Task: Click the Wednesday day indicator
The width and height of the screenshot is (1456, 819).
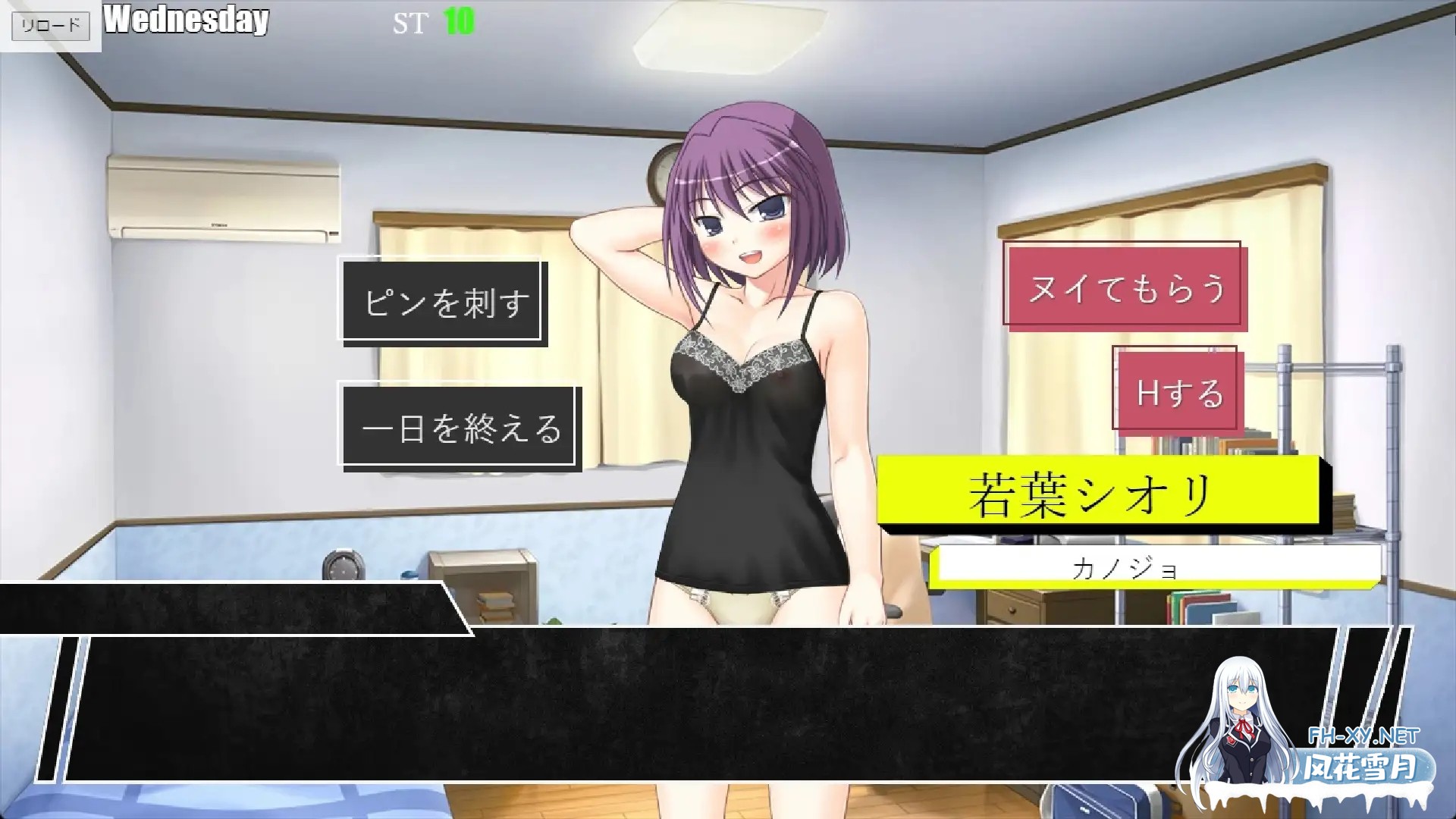Action: pos(187,21)
